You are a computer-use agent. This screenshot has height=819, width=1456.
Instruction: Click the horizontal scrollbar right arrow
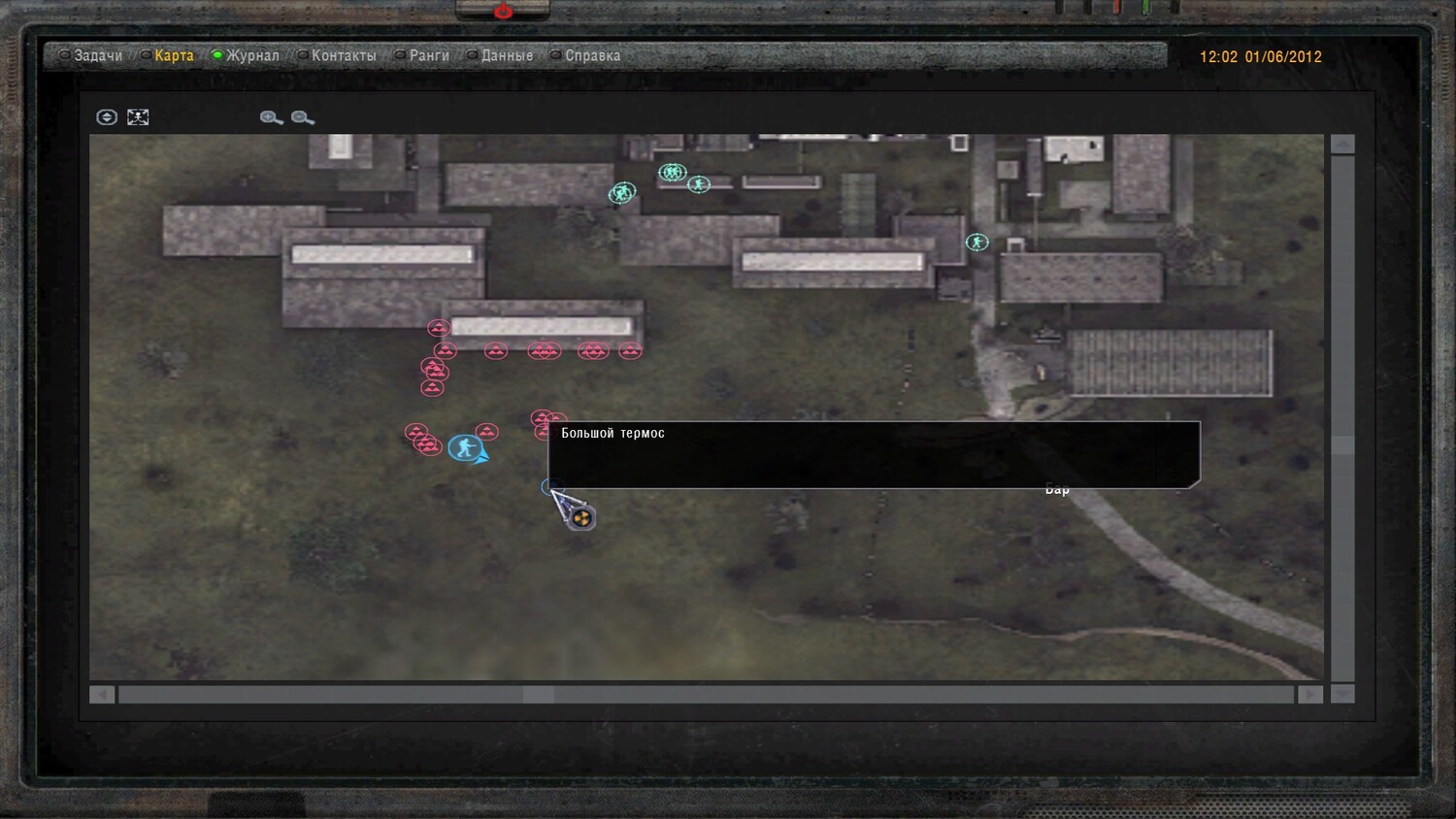tap(1309, 694)
